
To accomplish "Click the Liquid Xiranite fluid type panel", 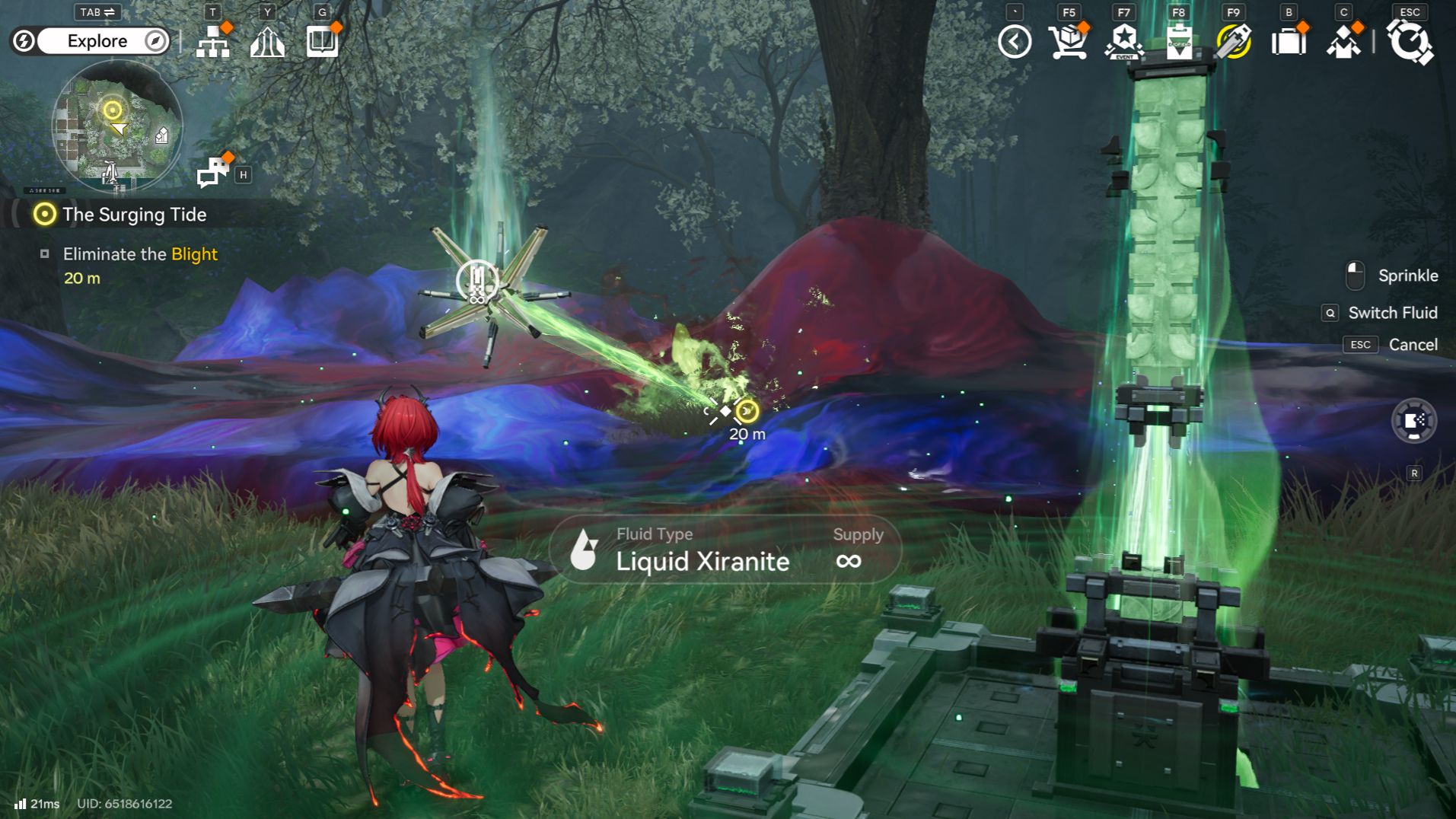I will click(x=725, y=550).
